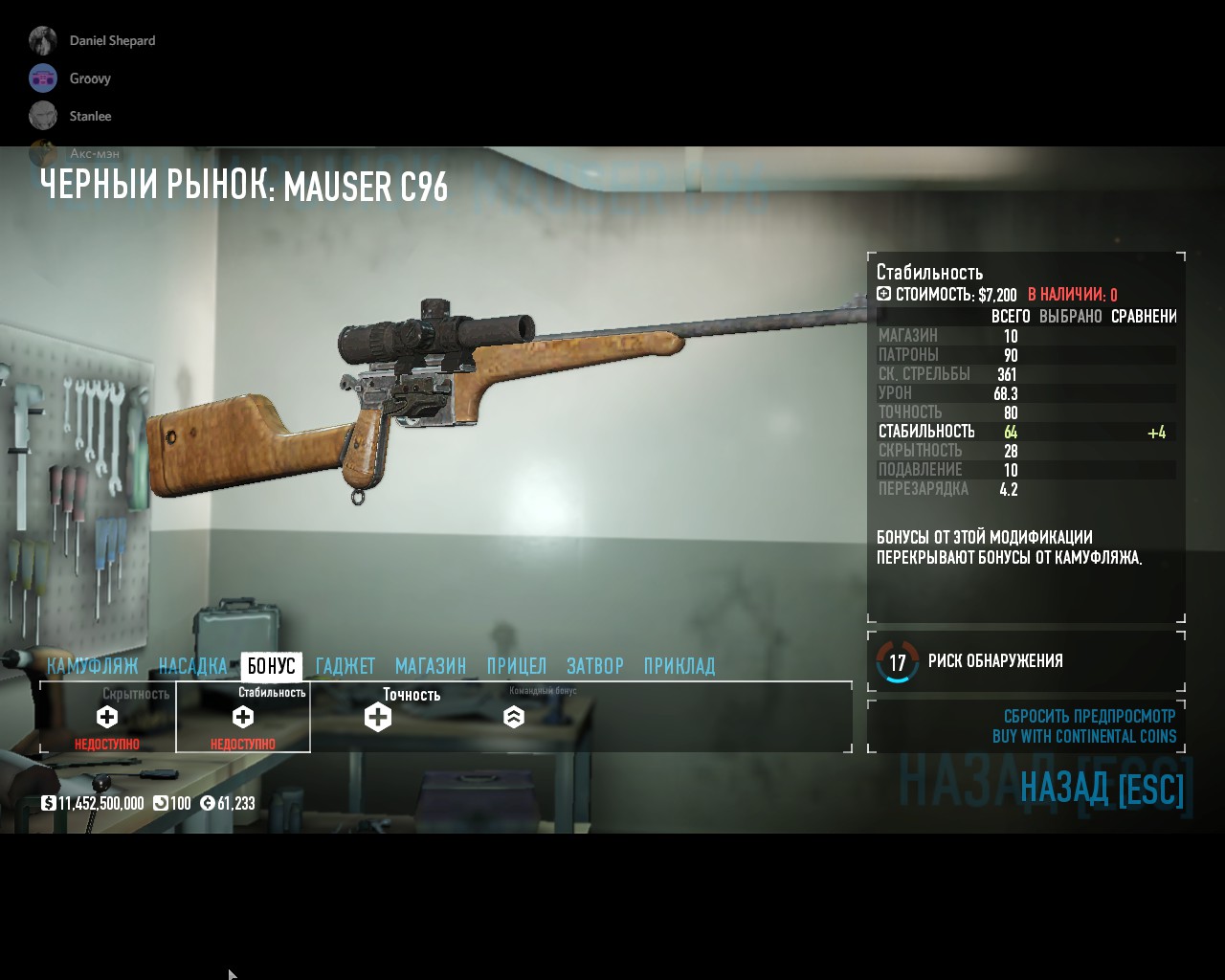Buy with Continental Coins
This screenshot has height=980, width=1225.
pos(1084,736)
